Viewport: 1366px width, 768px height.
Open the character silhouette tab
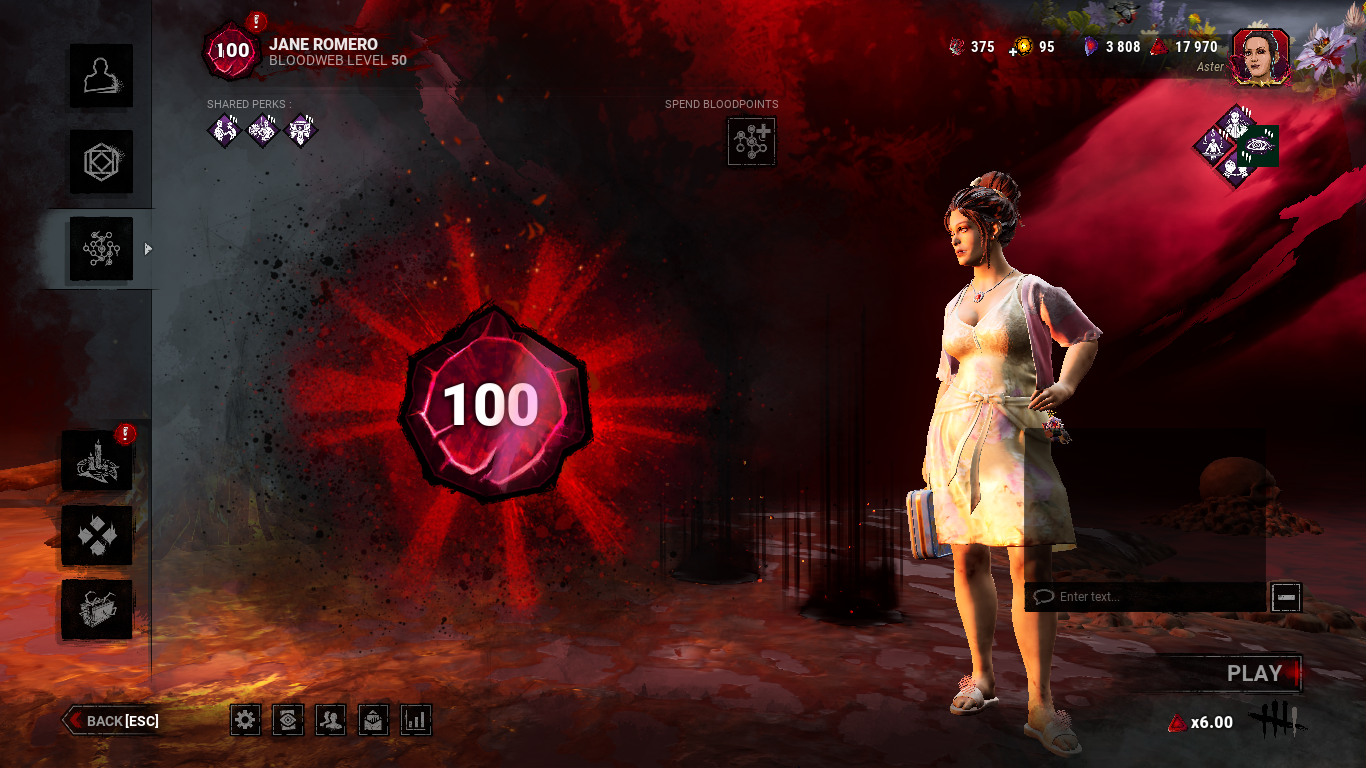pyautogui.click(x=100, y=76)
